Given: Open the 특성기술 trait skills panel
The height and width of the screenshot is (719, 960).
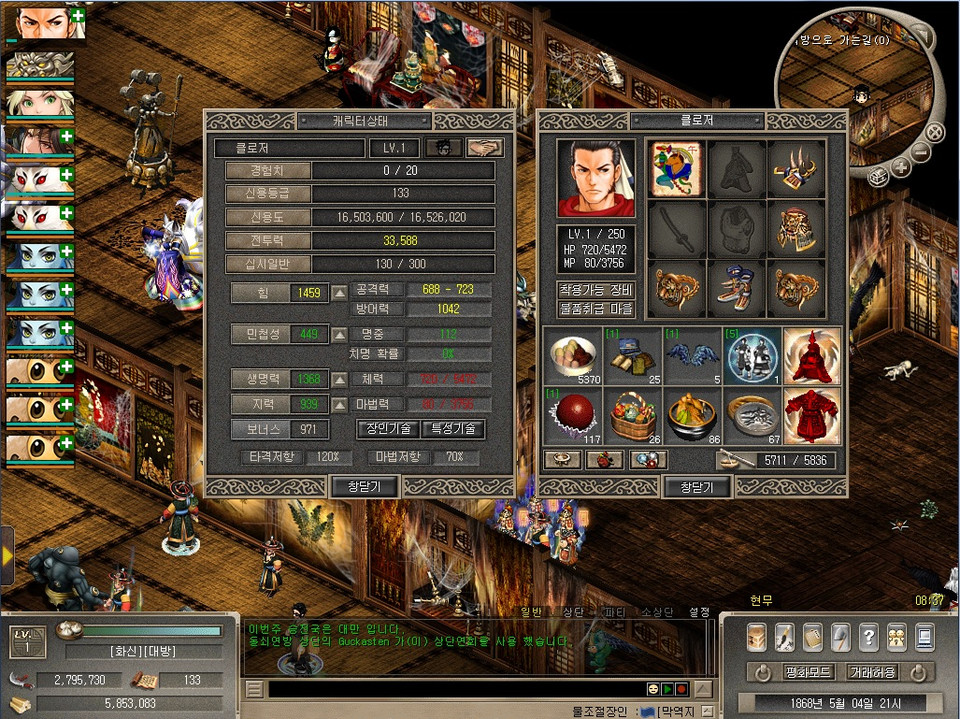Looking at the screenshot, I should [452, 429].
